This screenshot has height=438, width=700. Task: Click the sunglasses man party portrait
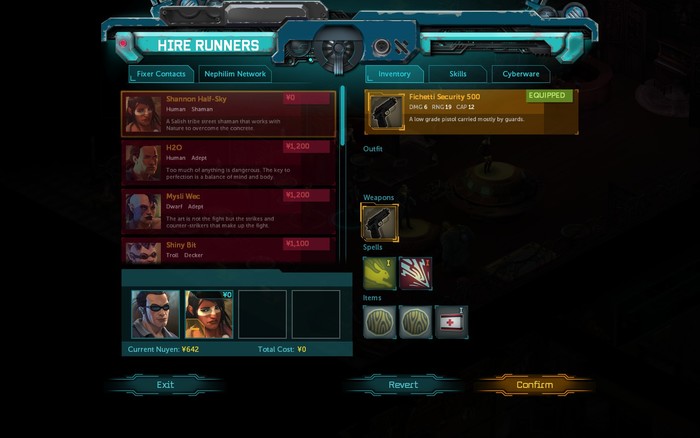[156, 314]
